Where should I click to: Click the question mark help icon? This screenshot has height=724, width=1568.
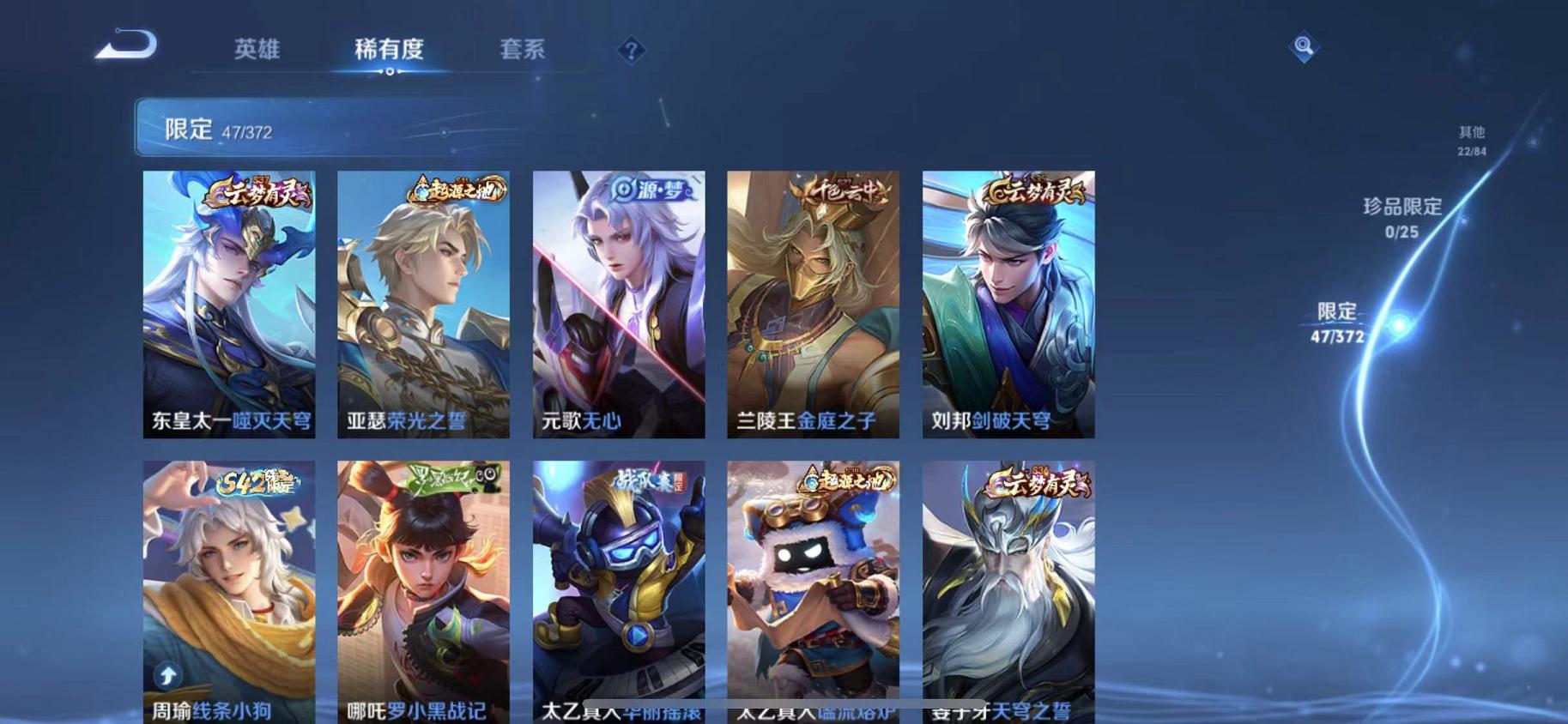click(x=632, y=51)
